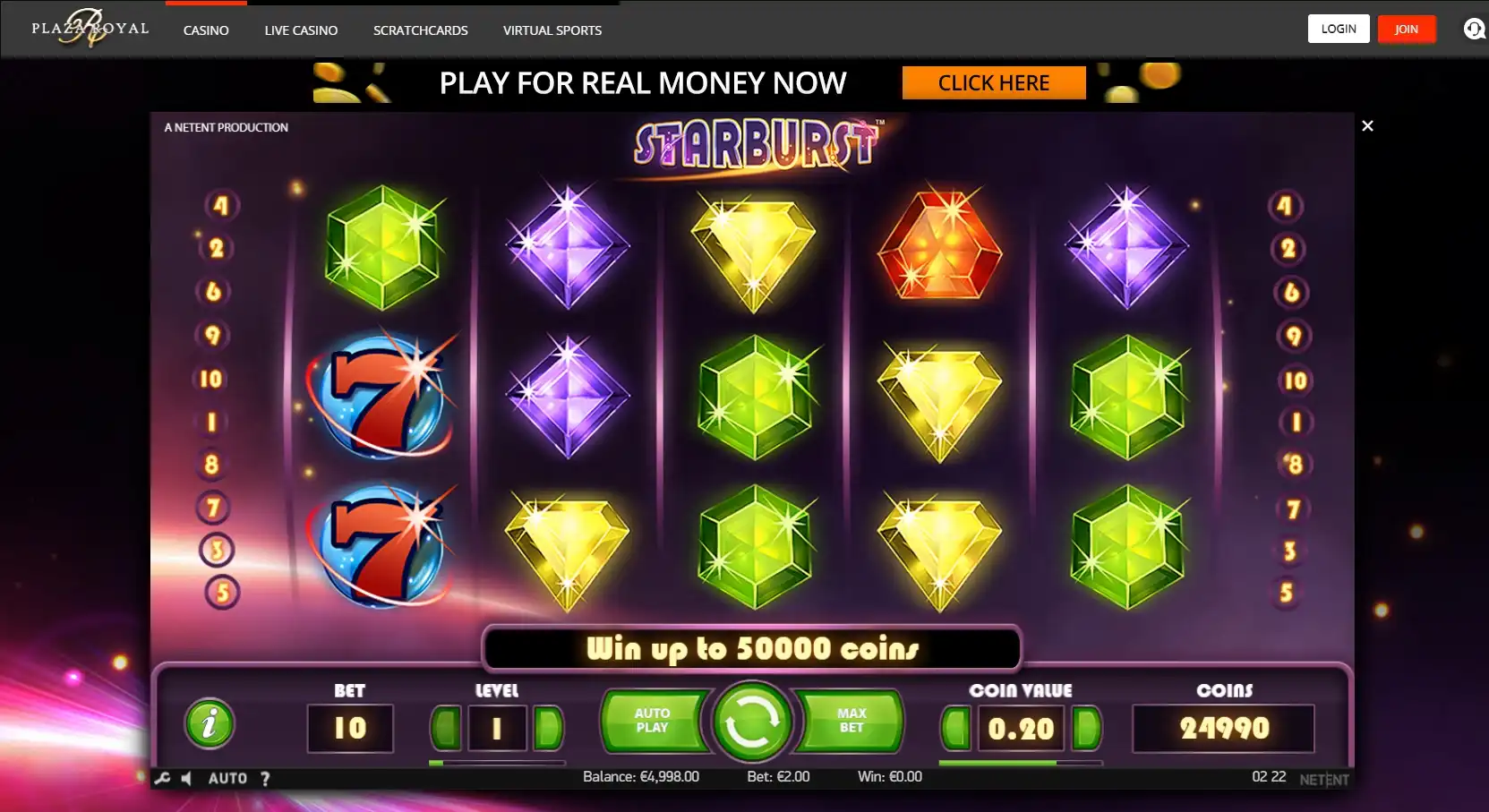
Task: Open the green info paytable button
Action: pyautogui.click(x=210, y=723)
